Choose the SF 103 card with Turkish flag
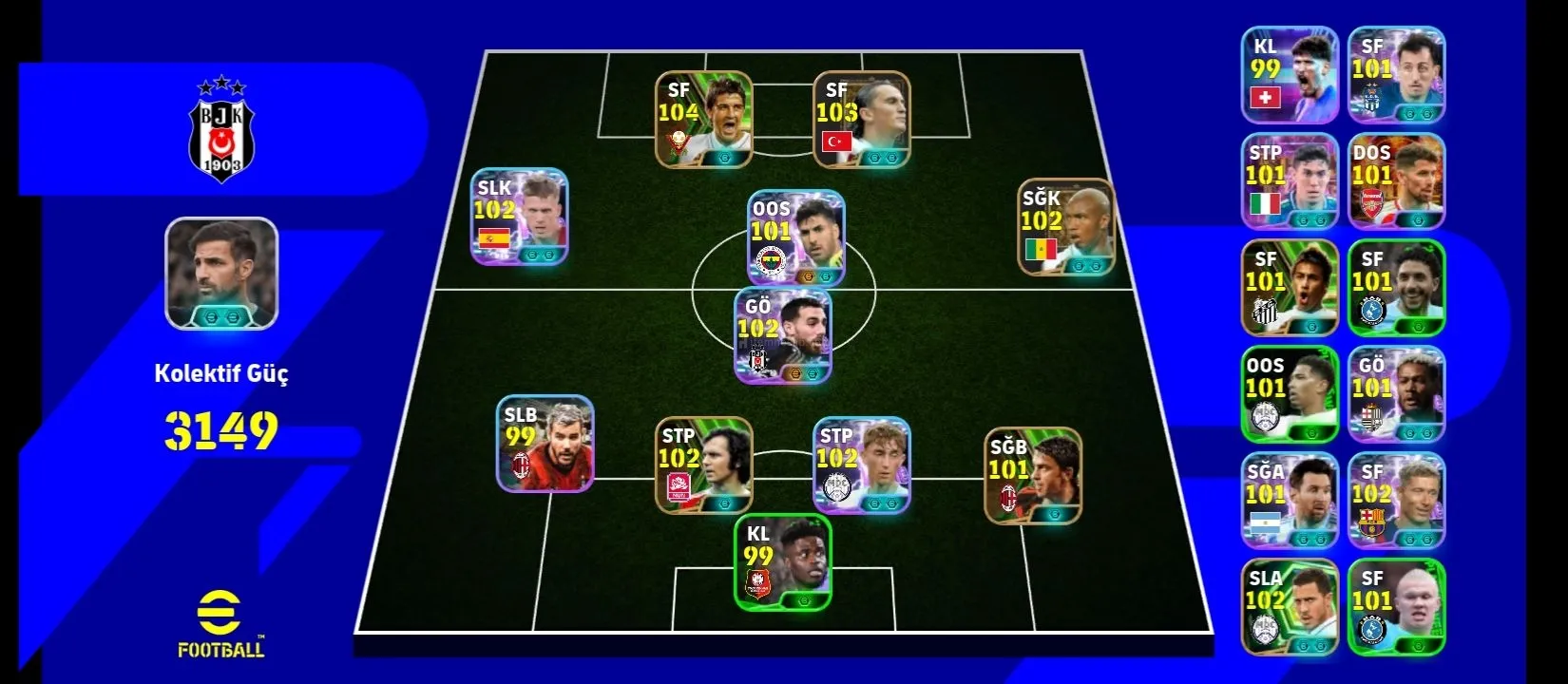Image resolution: width=1568 pixels, height=684 pixels. pos(861,120)
